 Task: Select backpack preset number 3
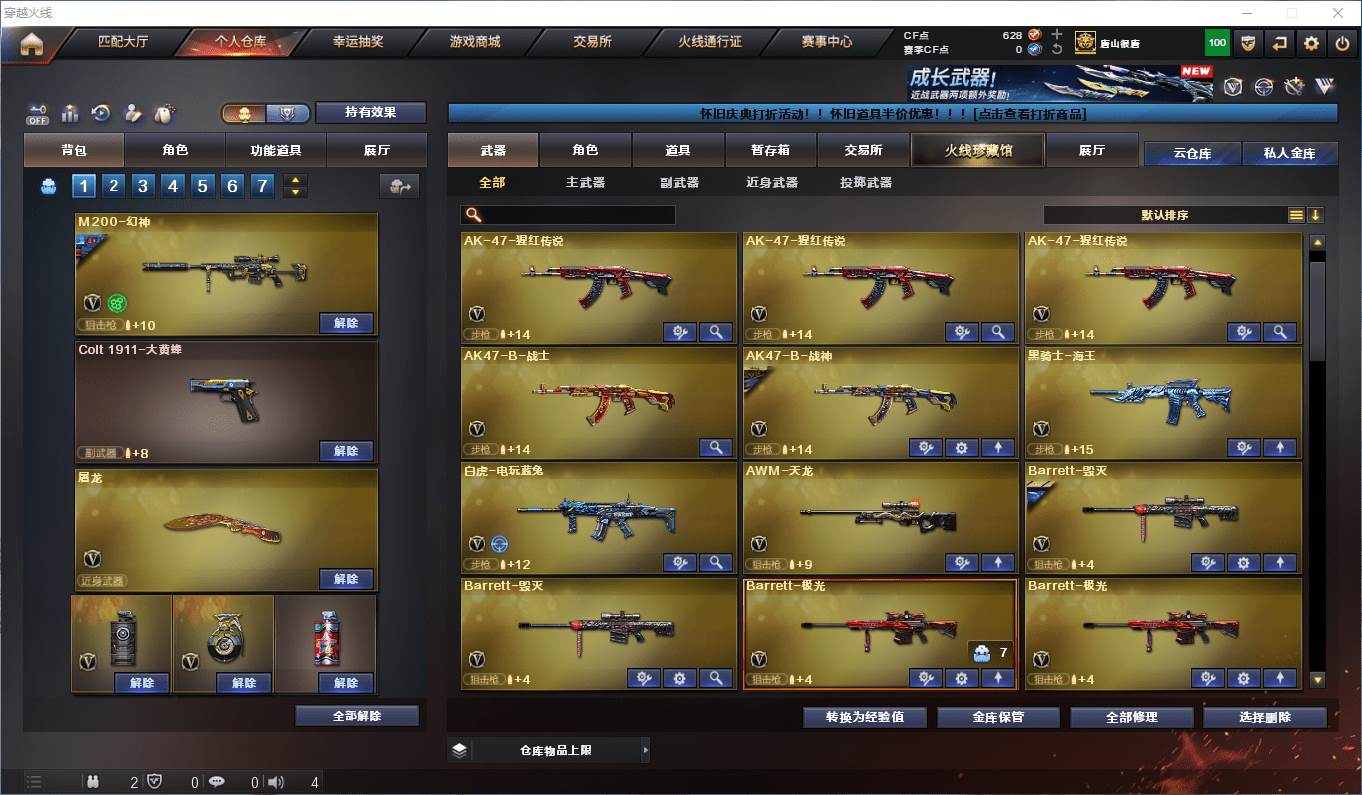144,185
